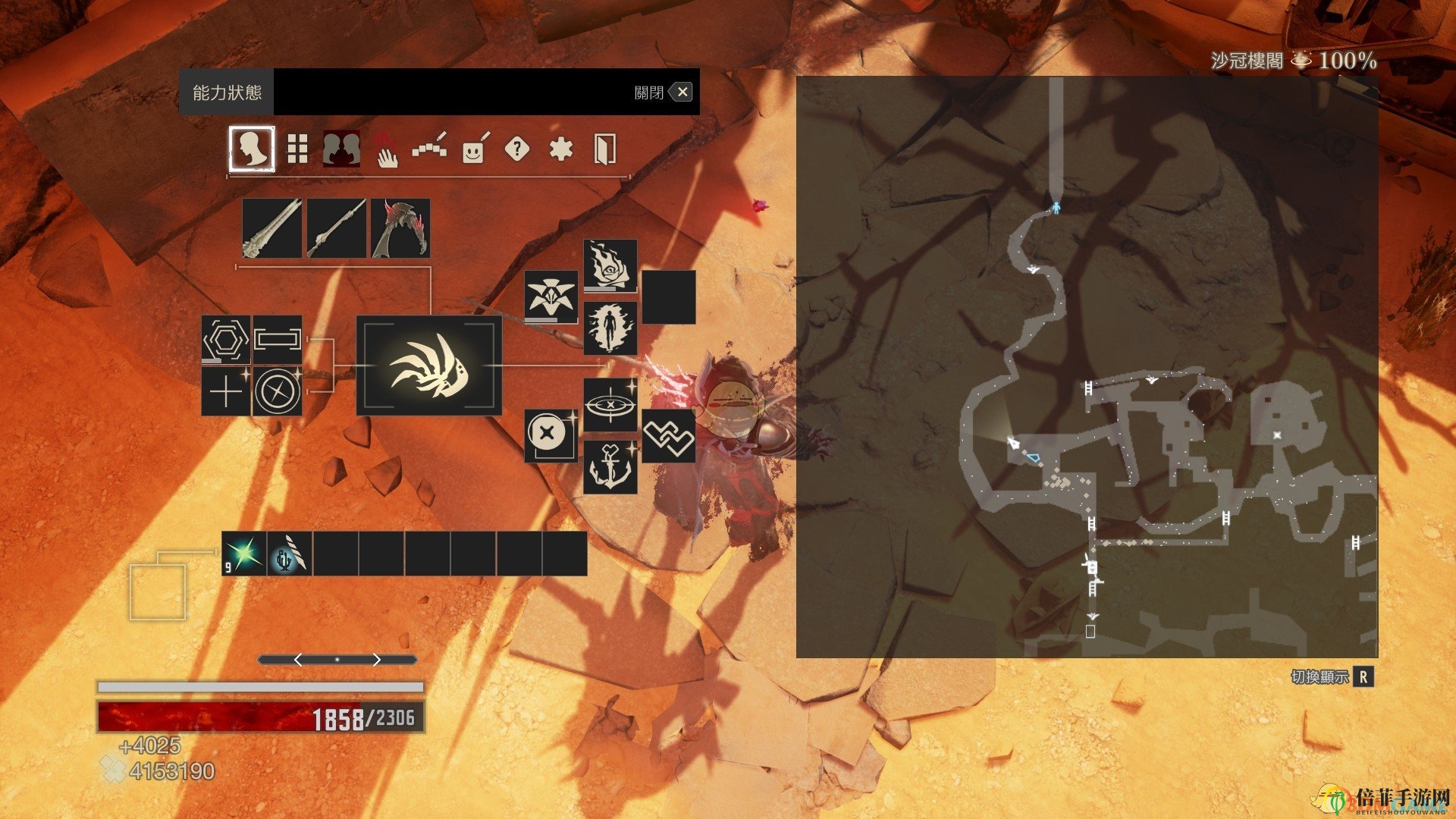Screen dimensions: 1456x819
Task: Switch to the smiley face tab
Action: [x=473, y=149]
